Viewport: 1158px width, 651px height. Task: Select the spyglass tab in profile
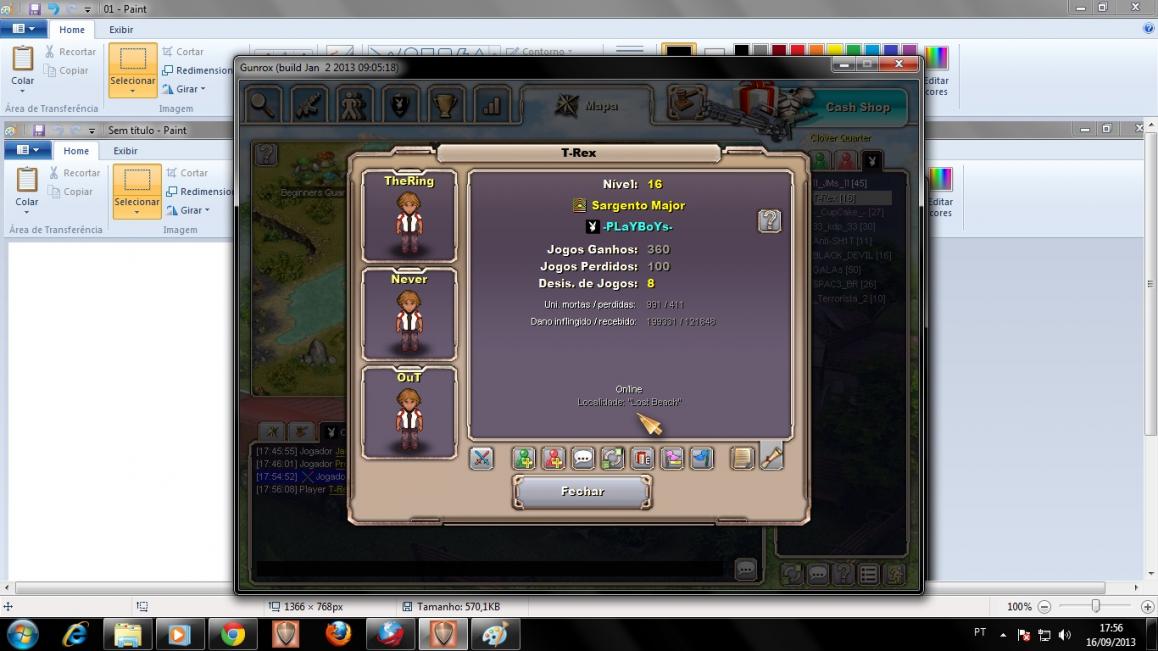coord(771,456)
